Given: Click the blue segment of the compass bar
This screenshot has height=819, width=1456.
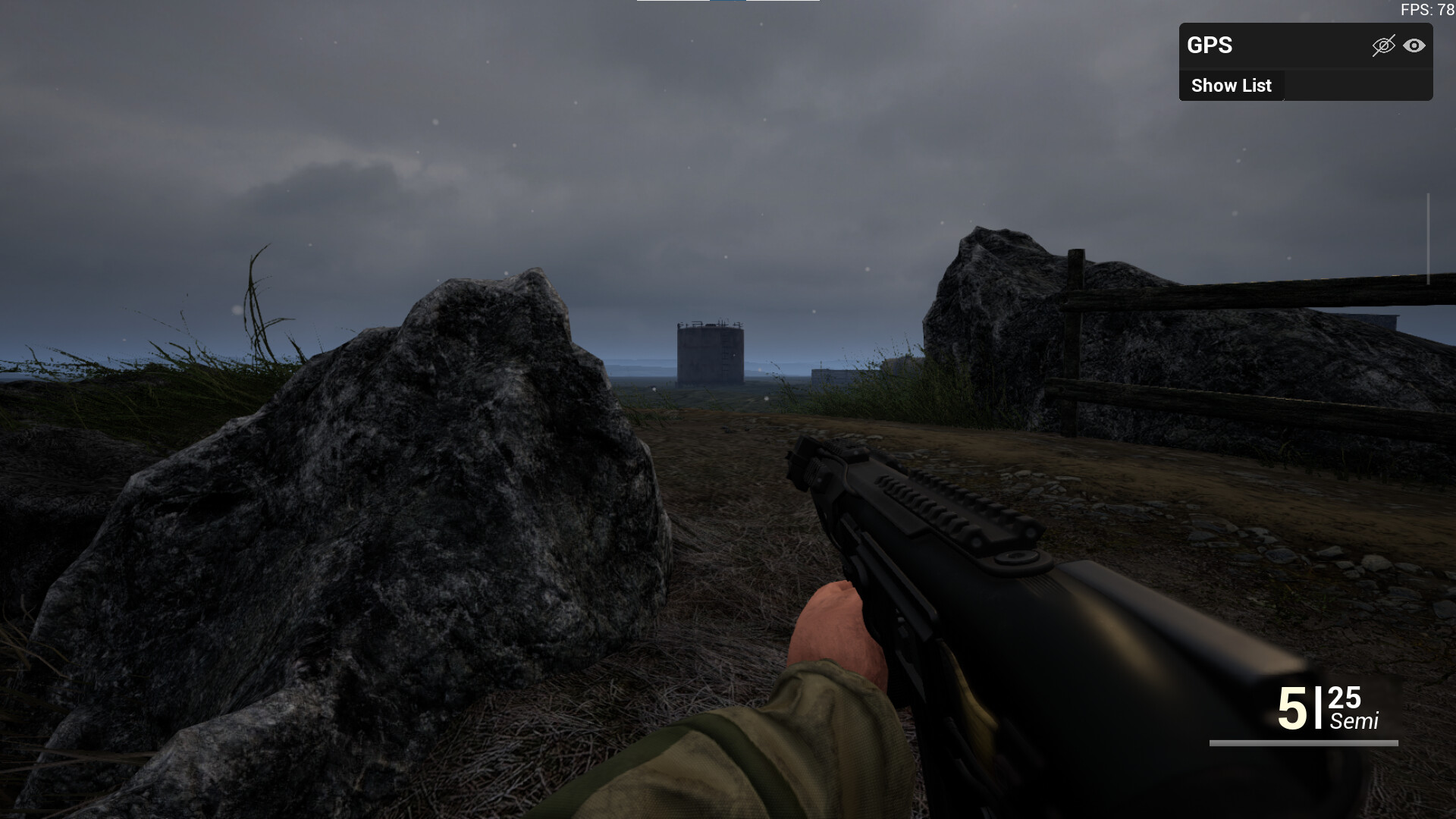Looking at the screenshot, I should tap(730, 3).
